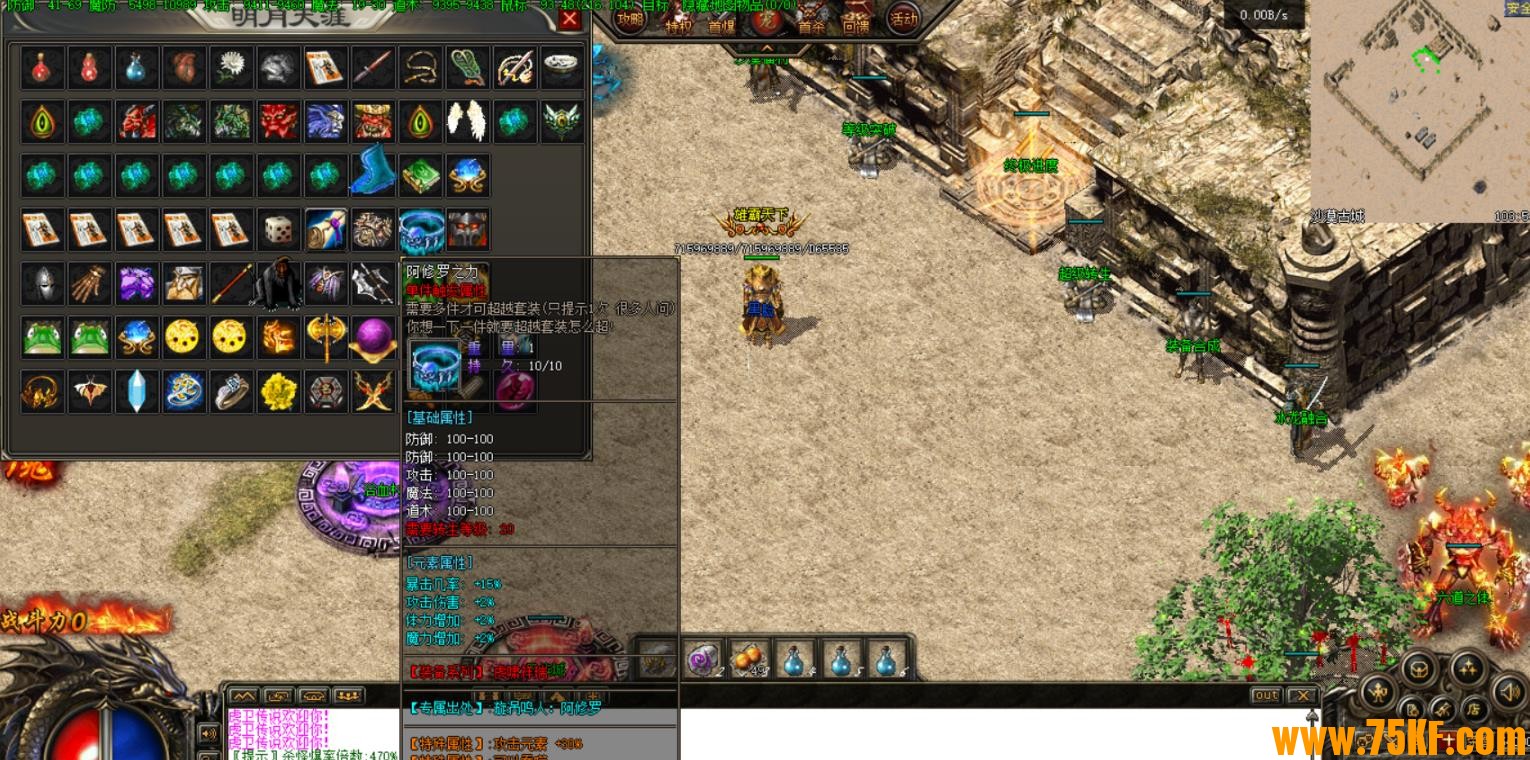Pick the white dice item
1530x760 pixels.
278,230
